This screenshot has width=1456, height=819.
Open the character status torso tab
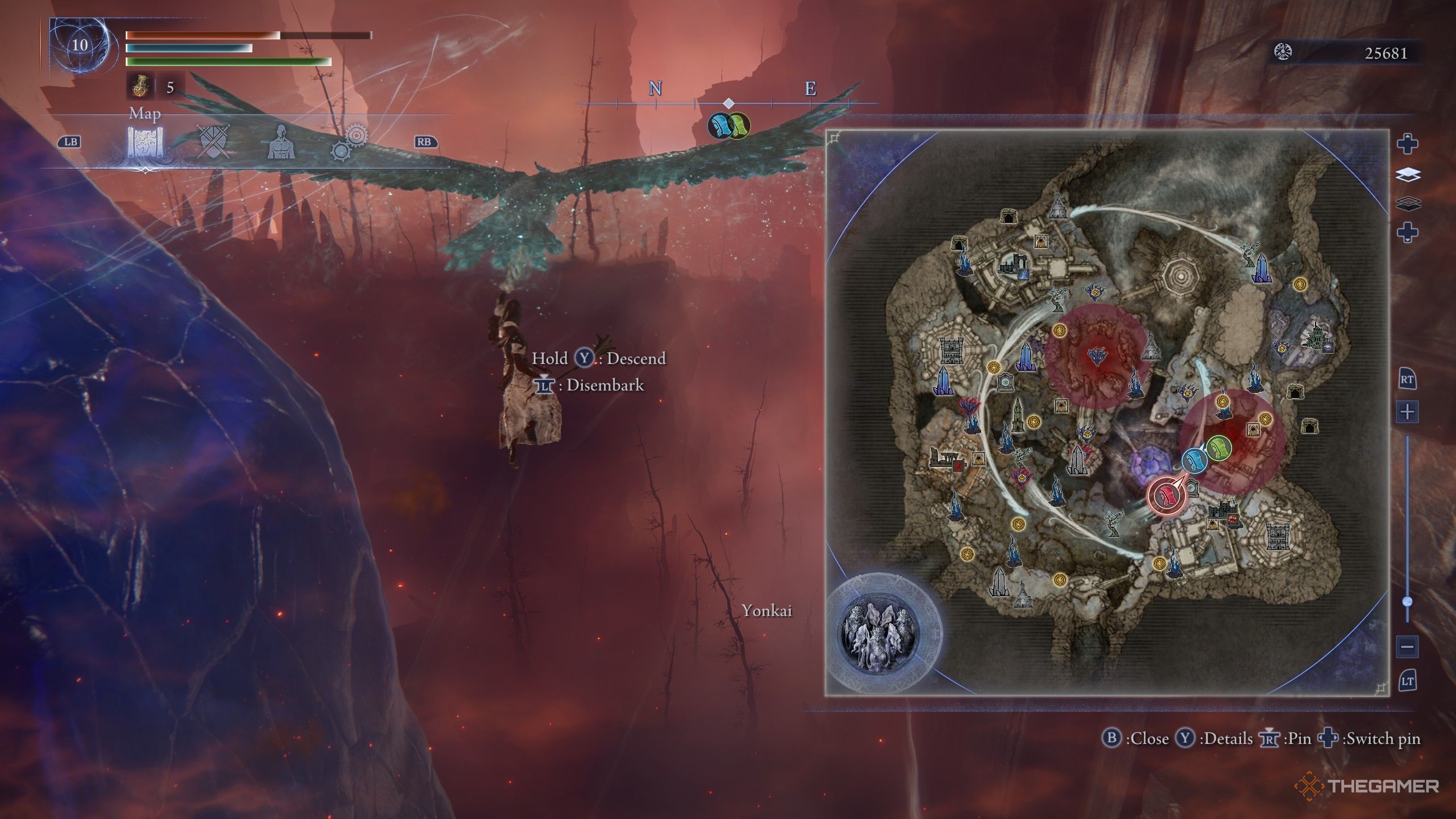pos(281,142)
